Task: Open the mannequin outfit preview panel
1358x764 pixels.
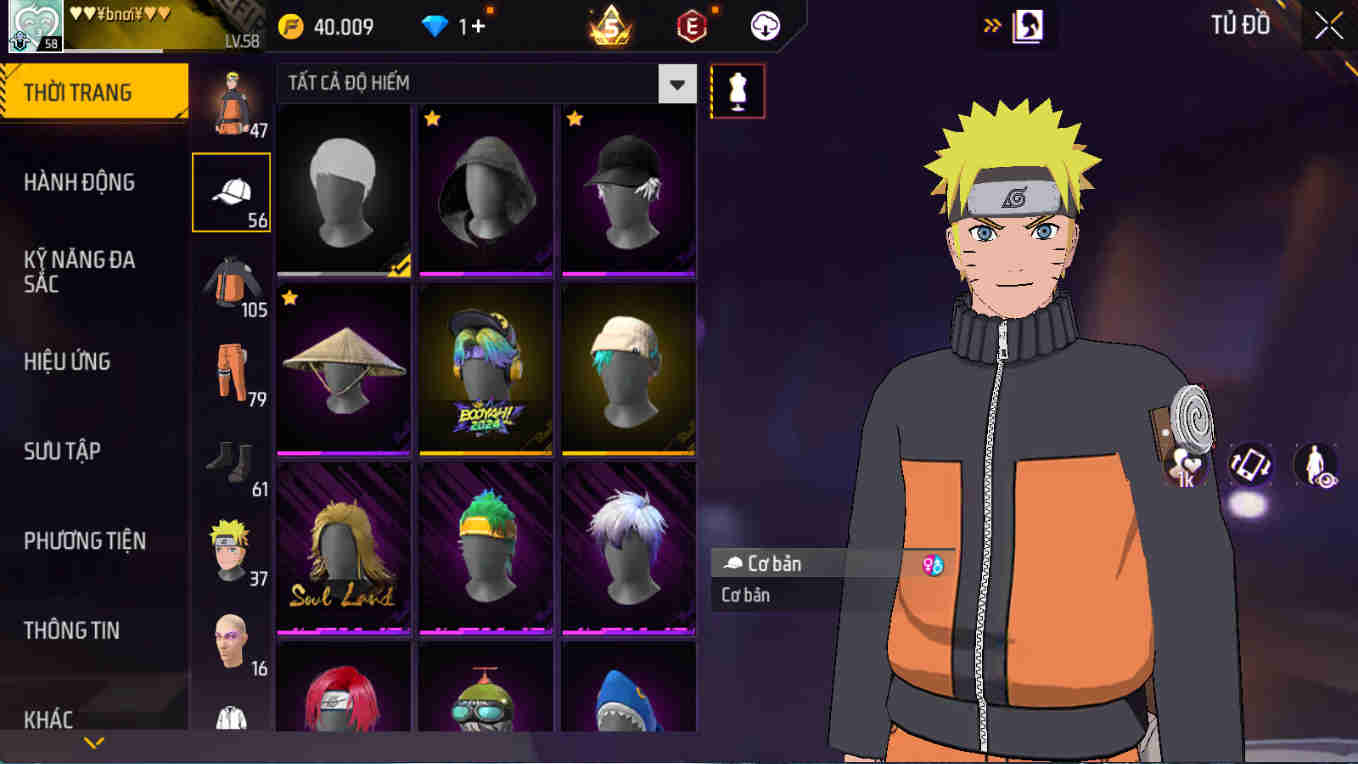Action: click(737, 90)
